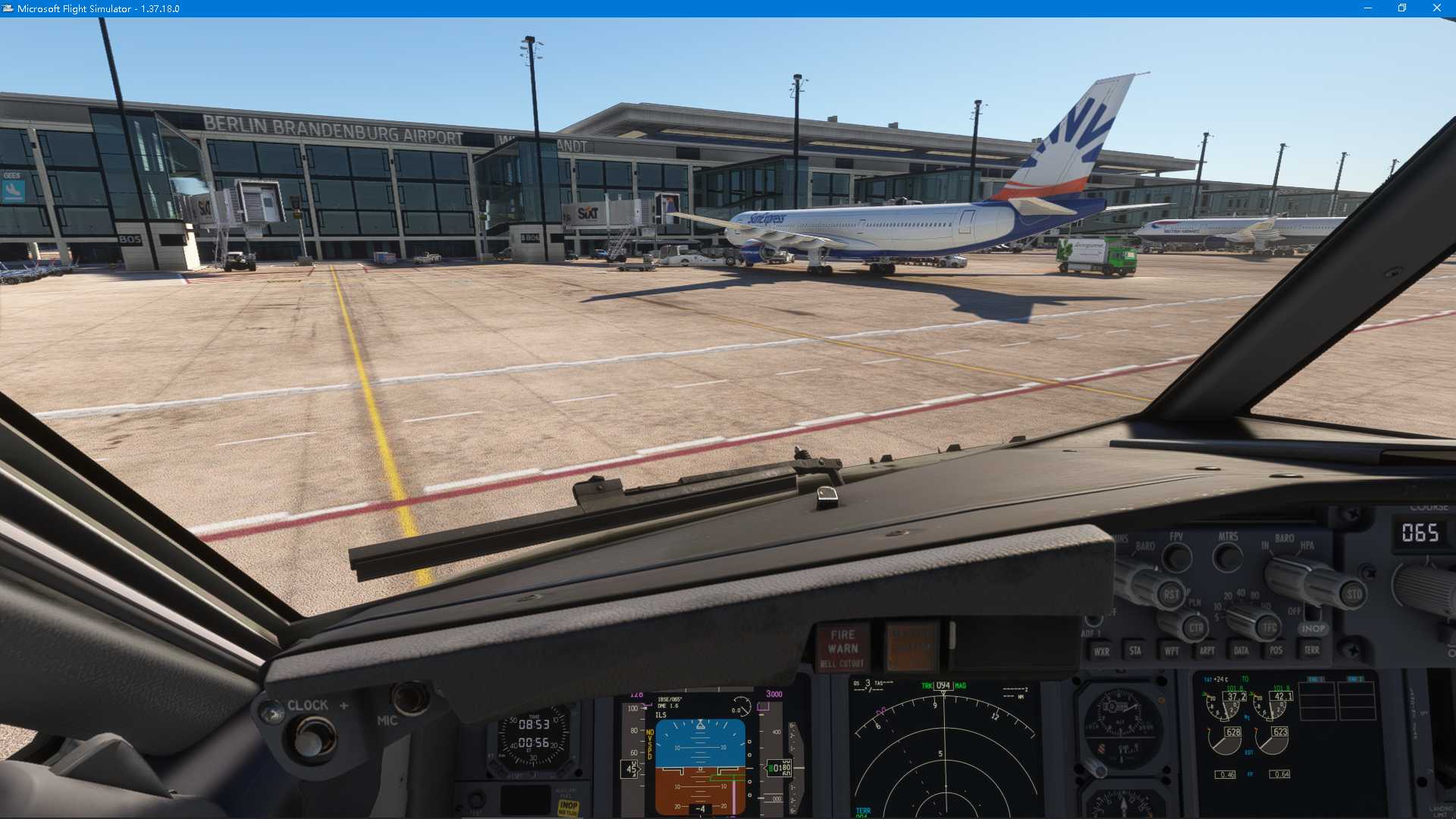Toggle the POS position overlay button
This screenshot has height=819, width=1456.
click(x=1276, y=651)
